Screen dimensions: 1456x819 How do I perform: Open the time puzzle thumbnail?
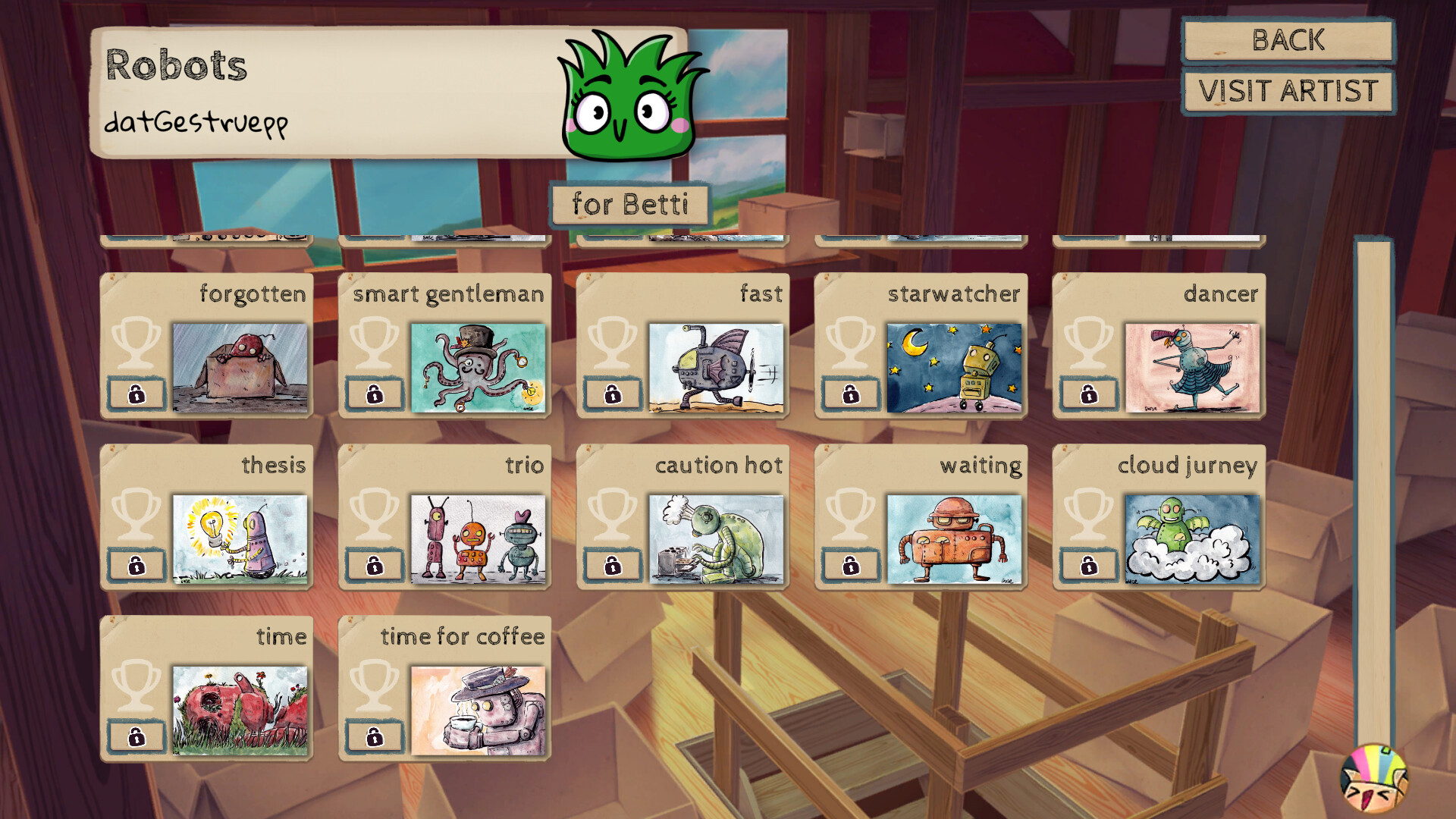(x=239, y=710)
